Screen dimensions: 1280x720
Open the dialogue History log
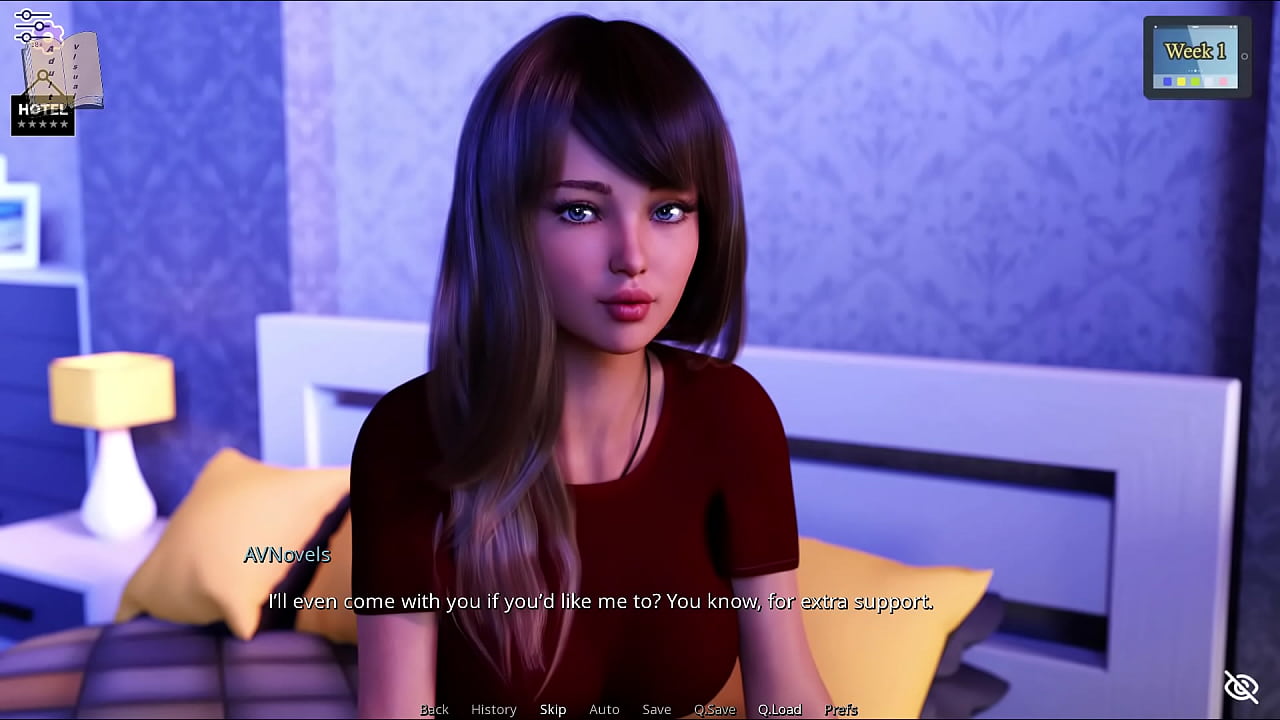493,709
